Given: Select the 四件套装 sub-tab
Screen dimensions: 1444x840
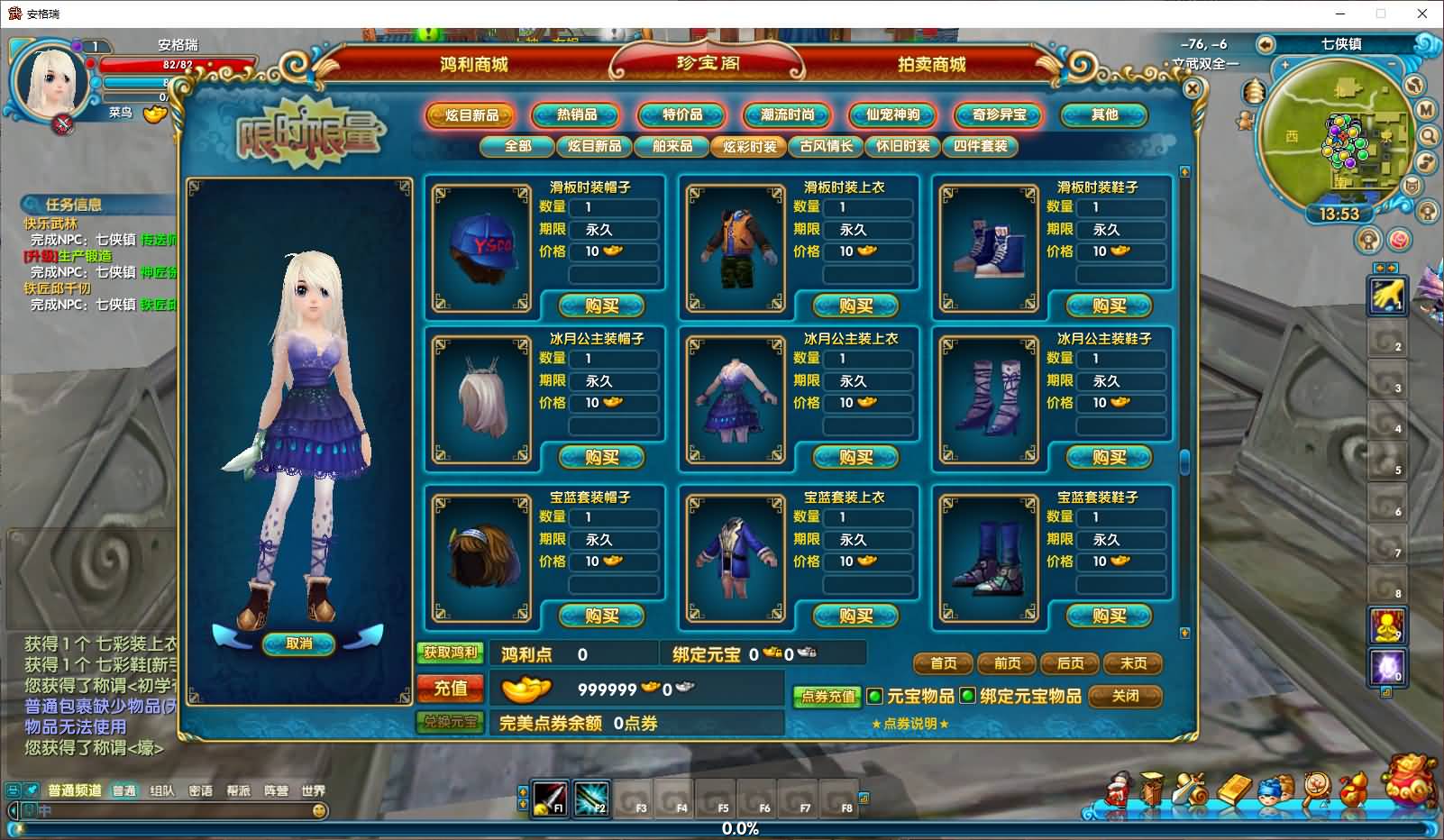Looking at the screenshot, I should tap(980, 146).
